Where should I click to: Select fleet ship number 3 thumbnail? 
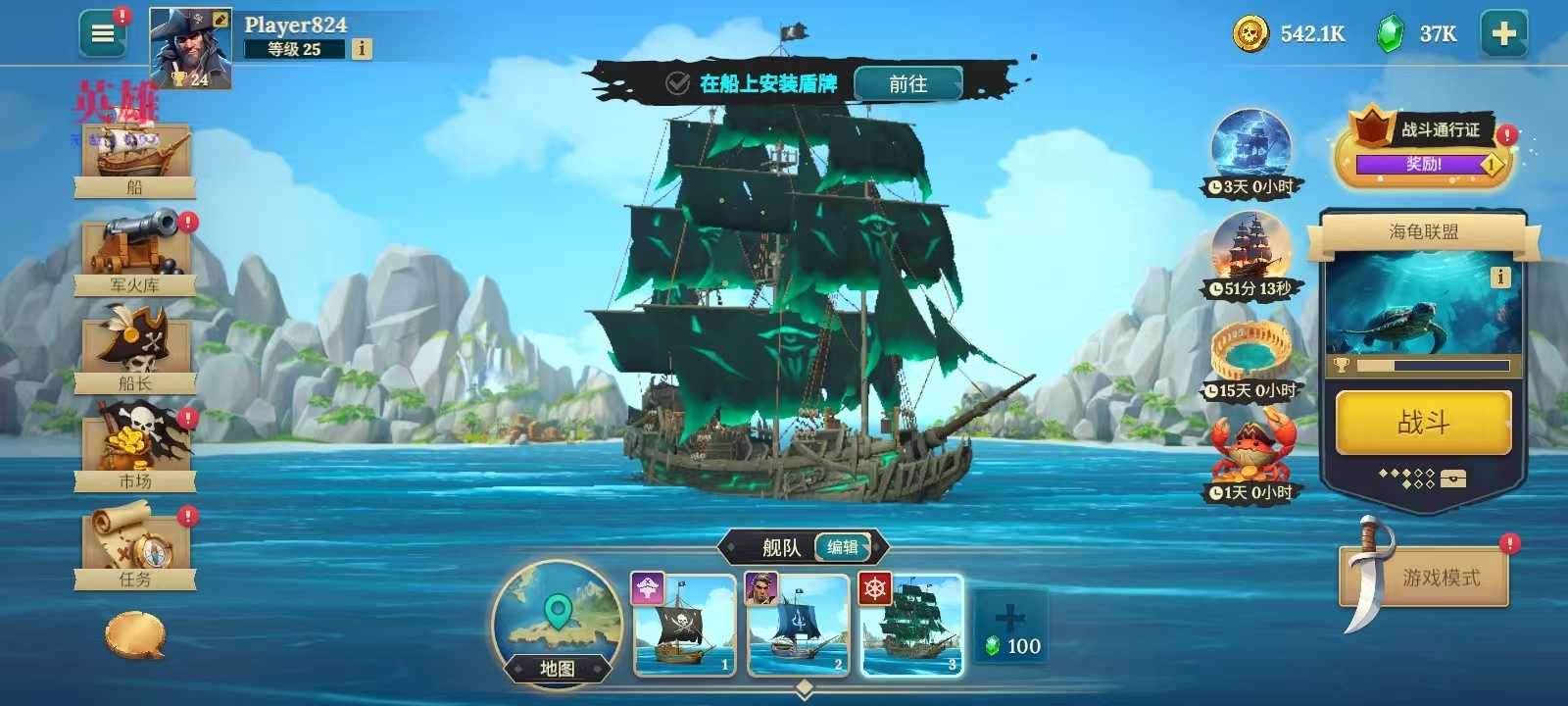click(912, 628)
